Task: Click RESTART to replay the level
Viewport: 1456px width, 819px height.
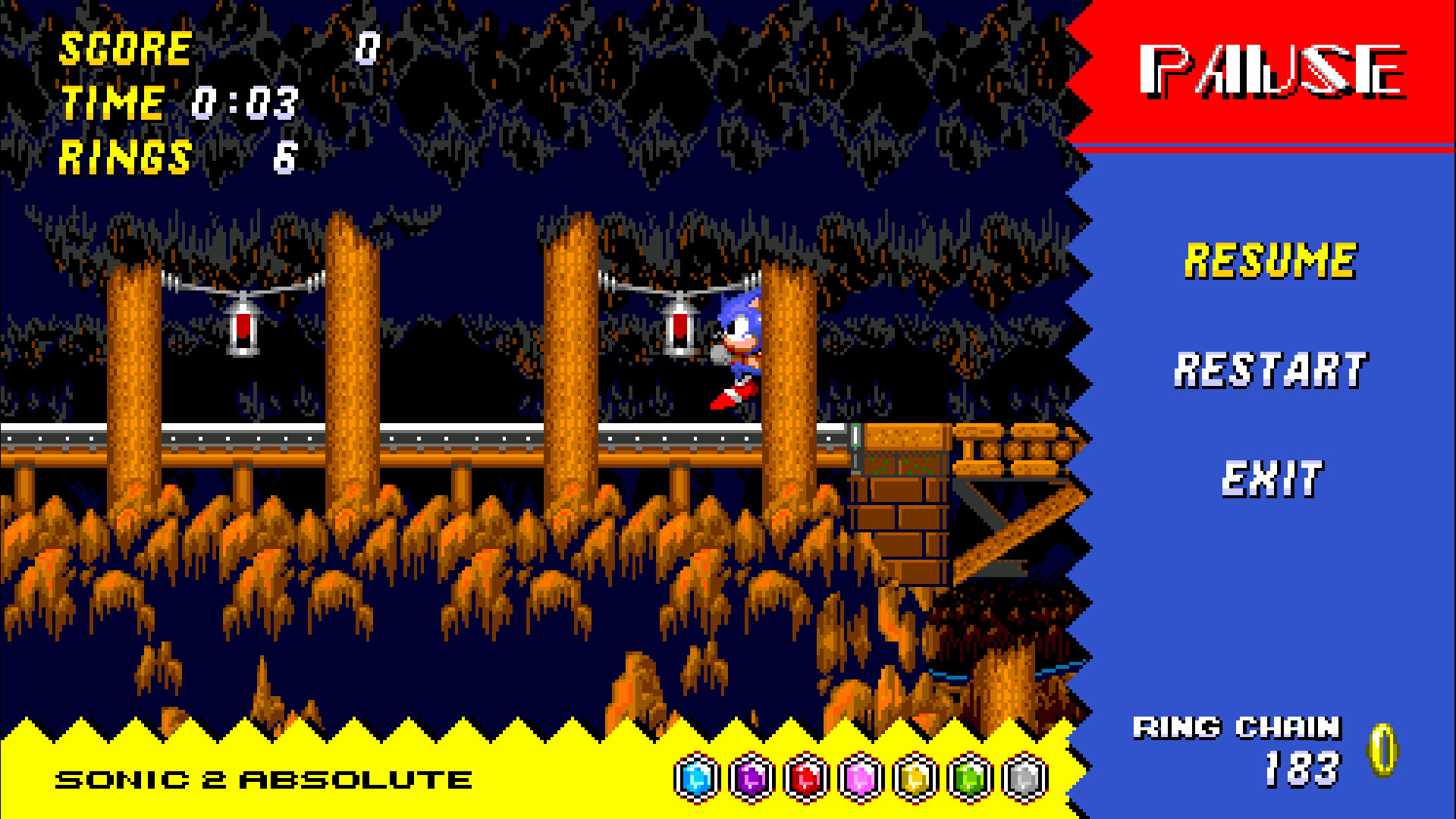Action: [1268, 369]
